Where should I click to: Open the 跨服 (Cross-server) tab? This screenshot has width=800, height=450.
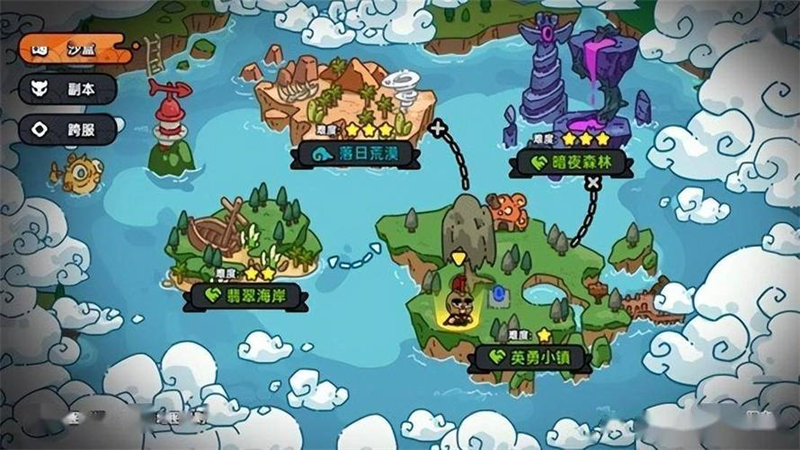(x=70, y=129)
